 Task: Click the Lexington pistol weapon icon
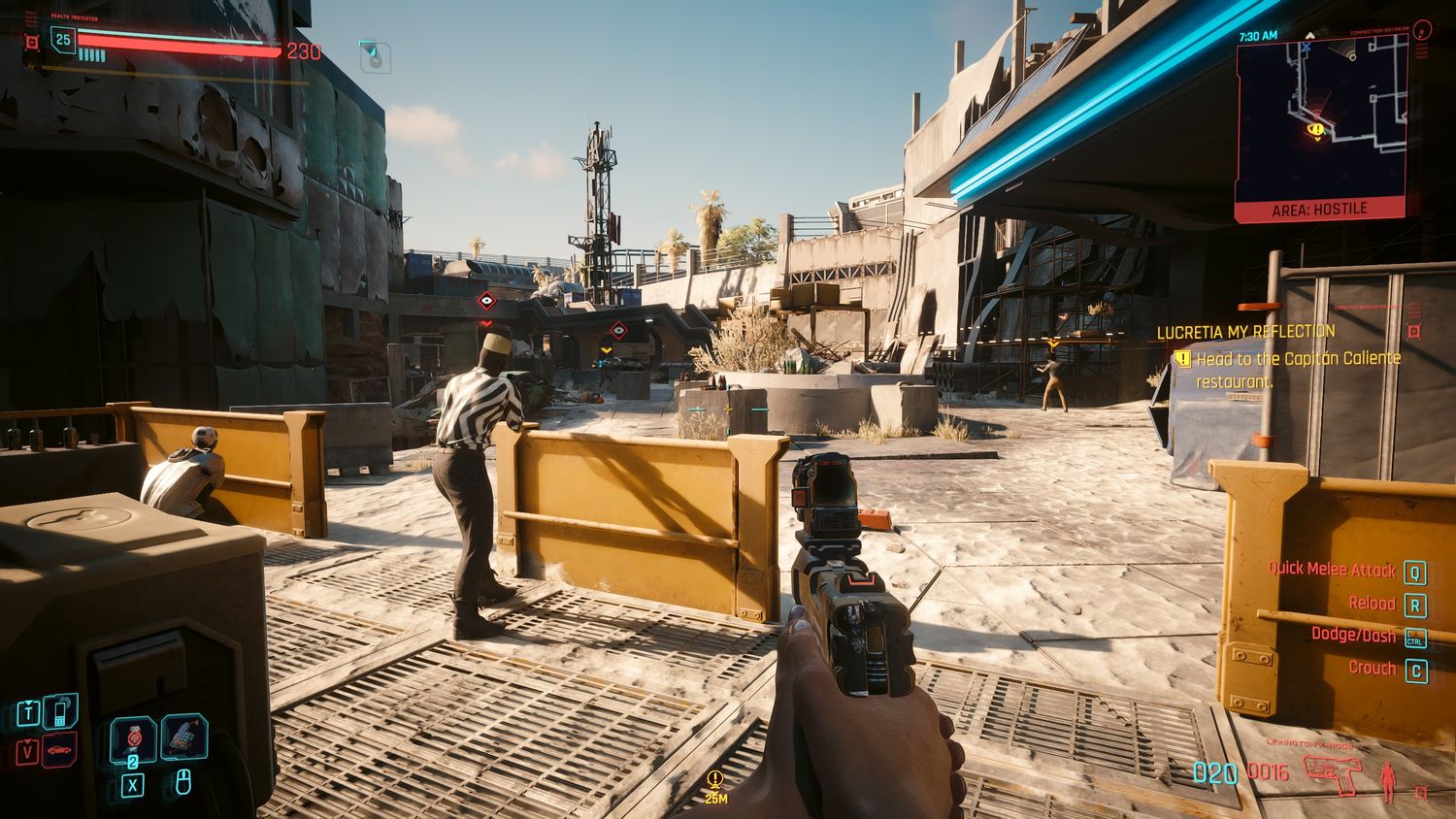(1332, 774)
